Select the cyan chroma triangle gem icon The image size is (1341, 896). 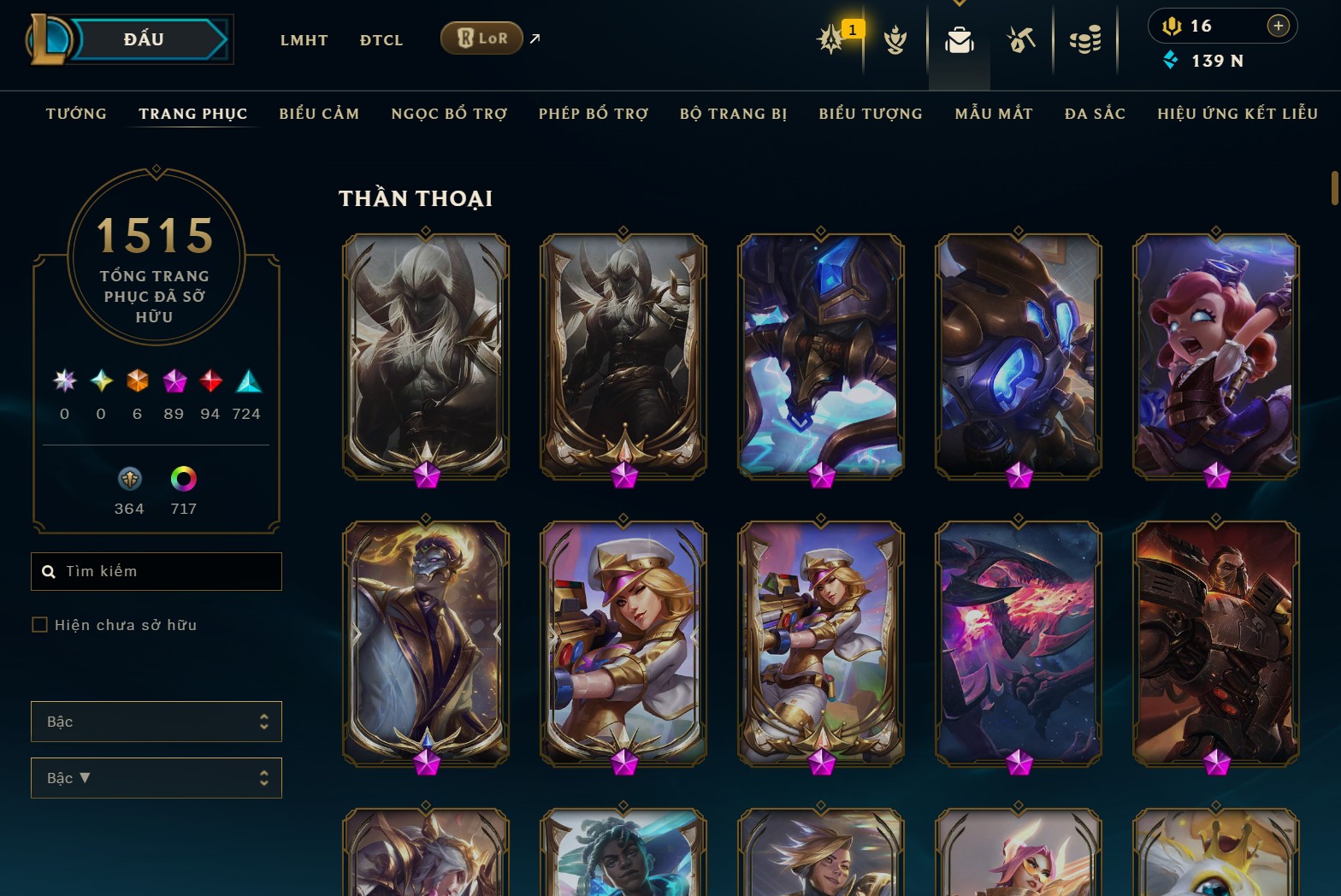pos(246,383)
